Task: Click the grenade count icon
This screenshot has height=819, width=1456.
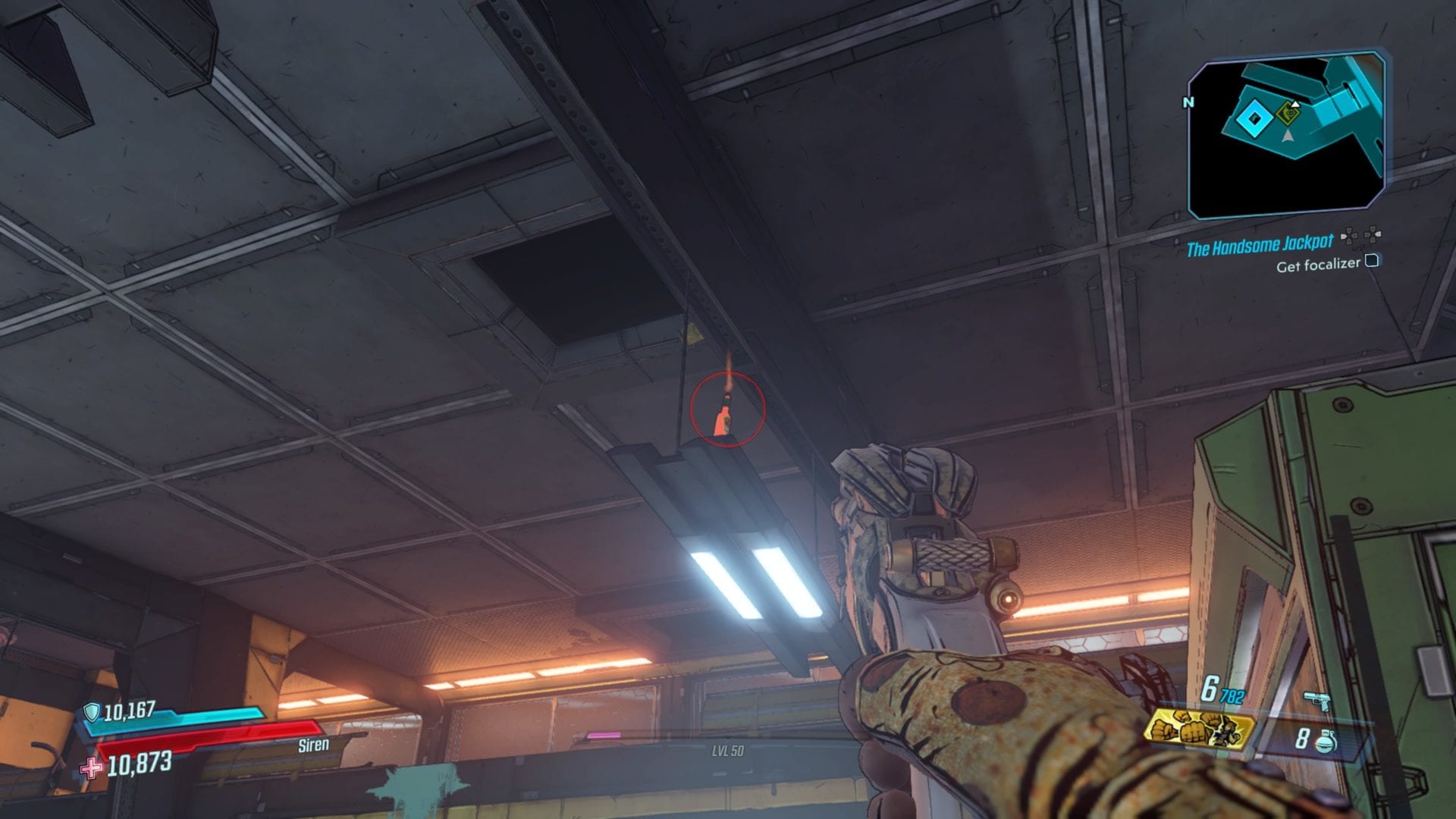Action: (x=1326, y=742)
